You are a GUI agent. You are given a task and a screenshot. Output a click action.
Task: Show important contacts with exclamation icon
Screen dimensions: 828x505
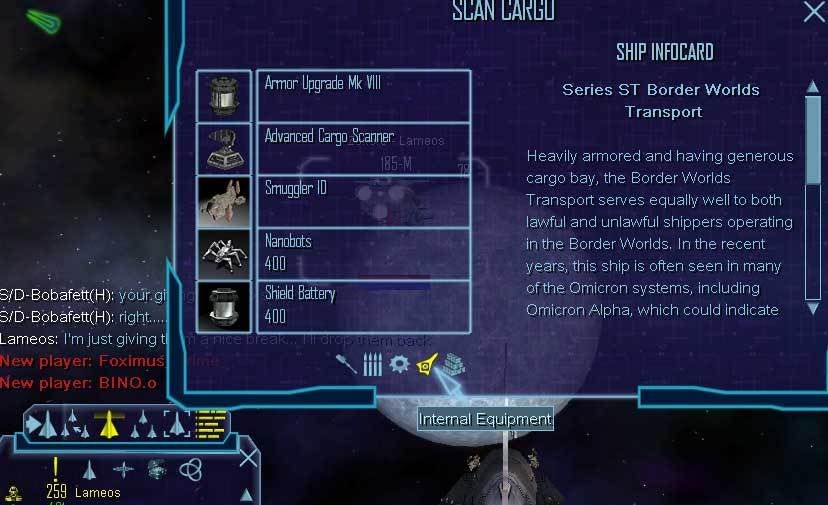coord(56,467)
